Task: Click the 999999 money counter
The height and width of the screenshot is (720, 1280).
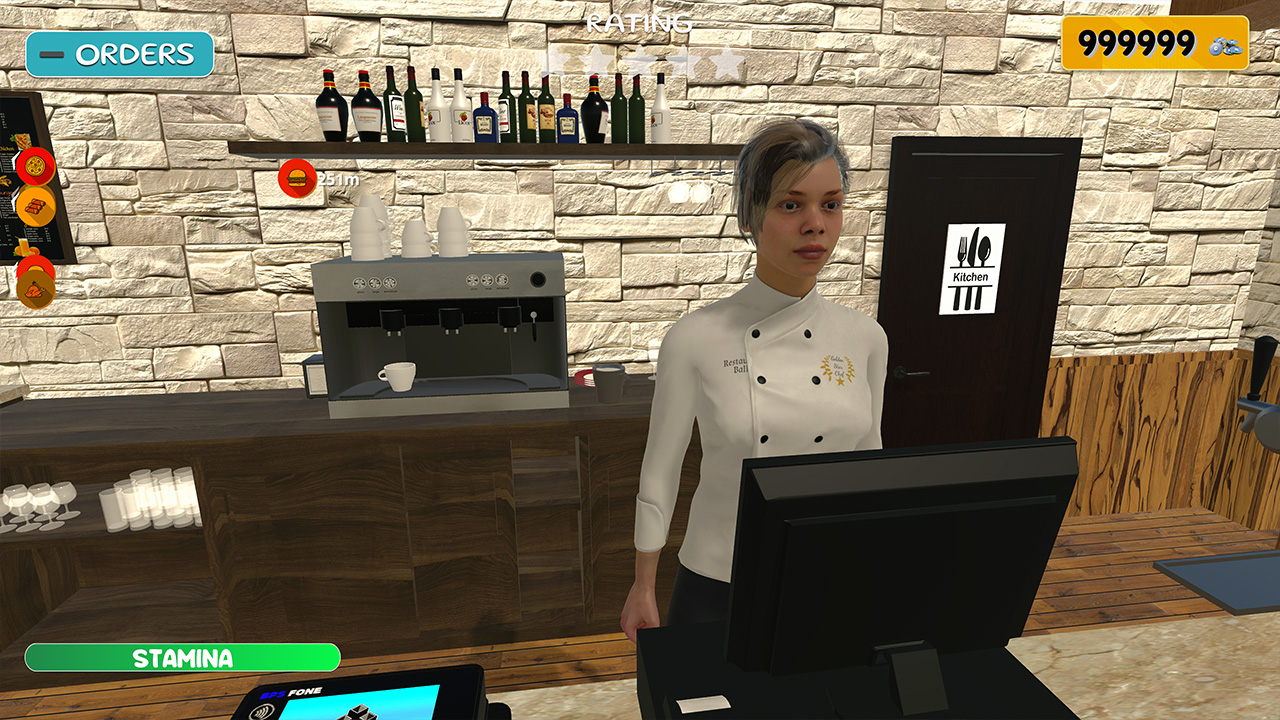Action: 1140,42
